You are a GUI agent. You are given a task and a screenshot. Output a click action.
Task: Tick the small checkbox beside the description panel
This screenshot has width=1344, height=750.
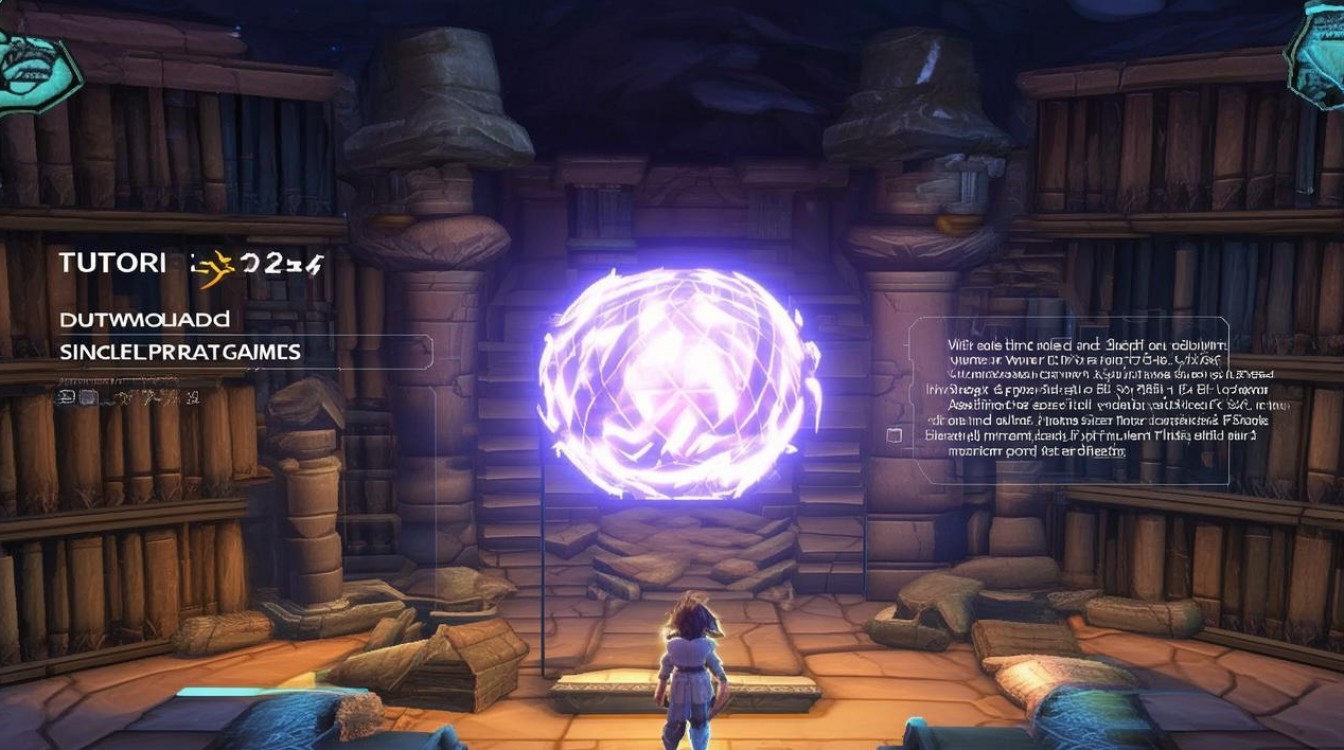894,436
